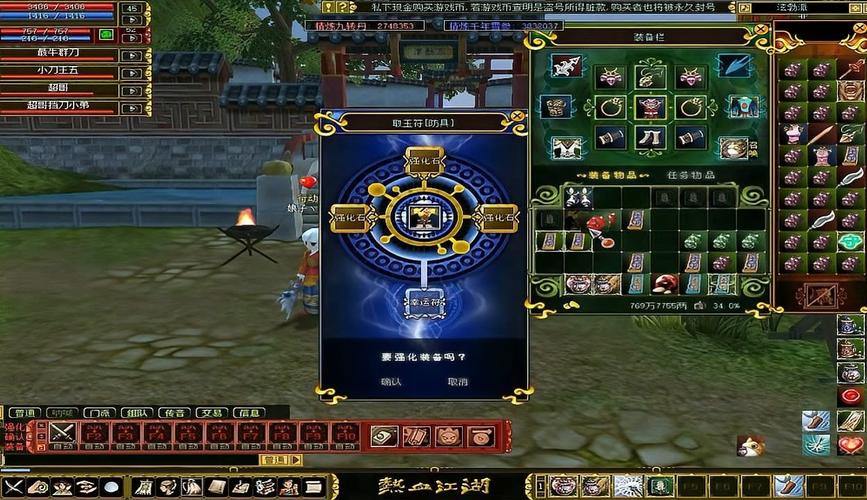
Task: Close the enhancement window
Action: coord(517,116)
